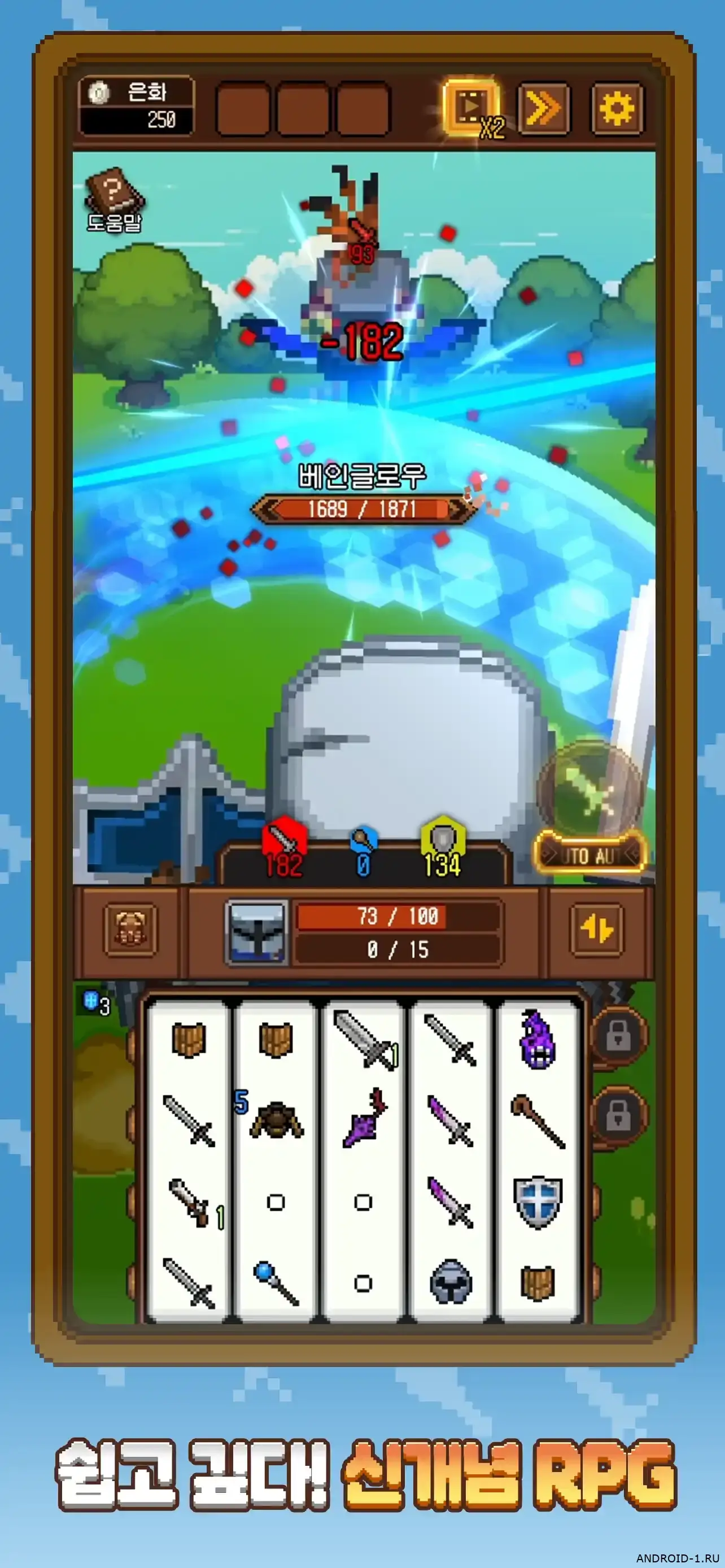
Task: Choose the wooden staff item
Action: pyautogui.click(x=537, y=1120)
